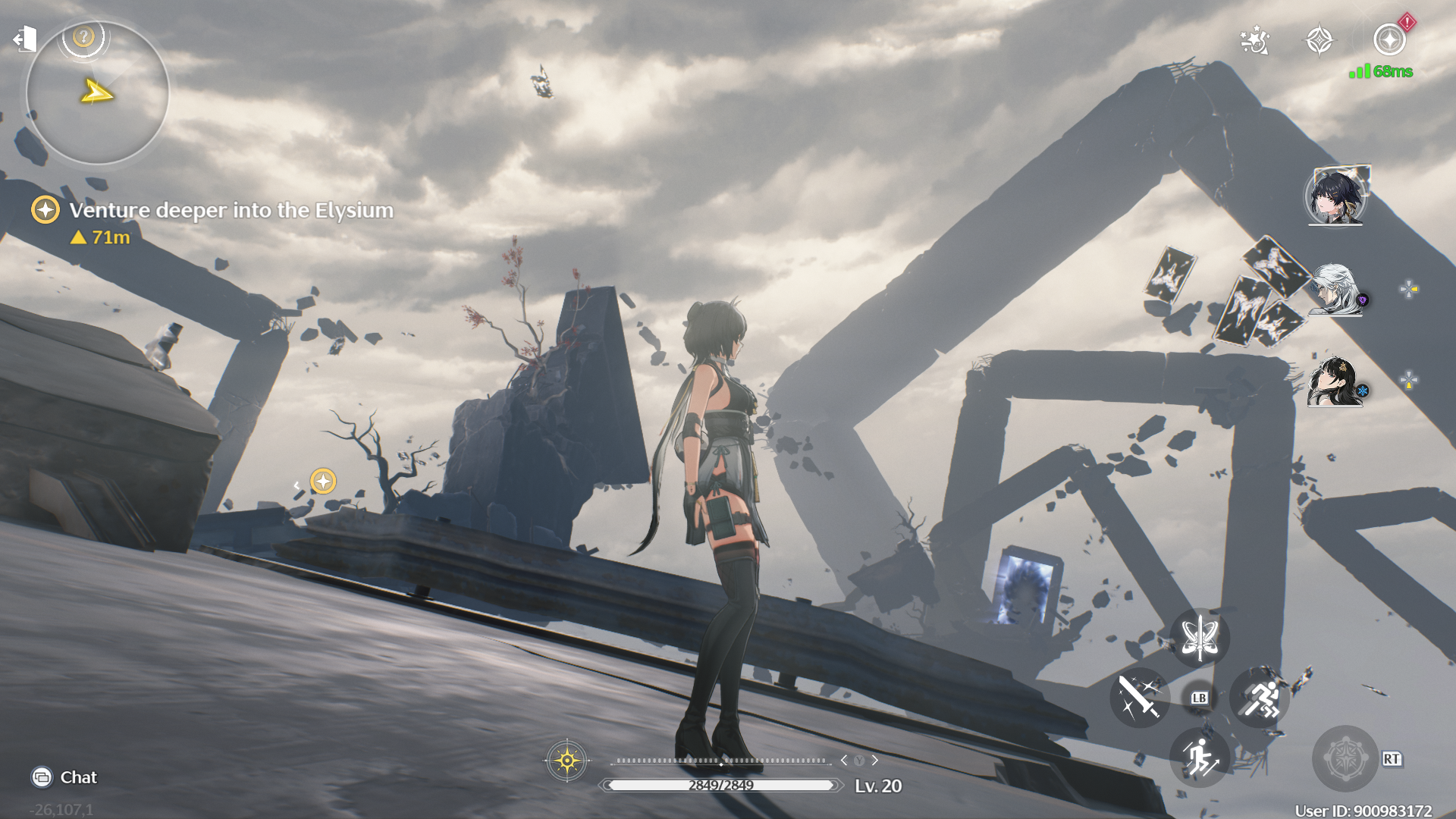Screen dimensions: 1456x819
Task: Tap the sprint dash button
Action: pyautogui.click(x=1260, y=698)
